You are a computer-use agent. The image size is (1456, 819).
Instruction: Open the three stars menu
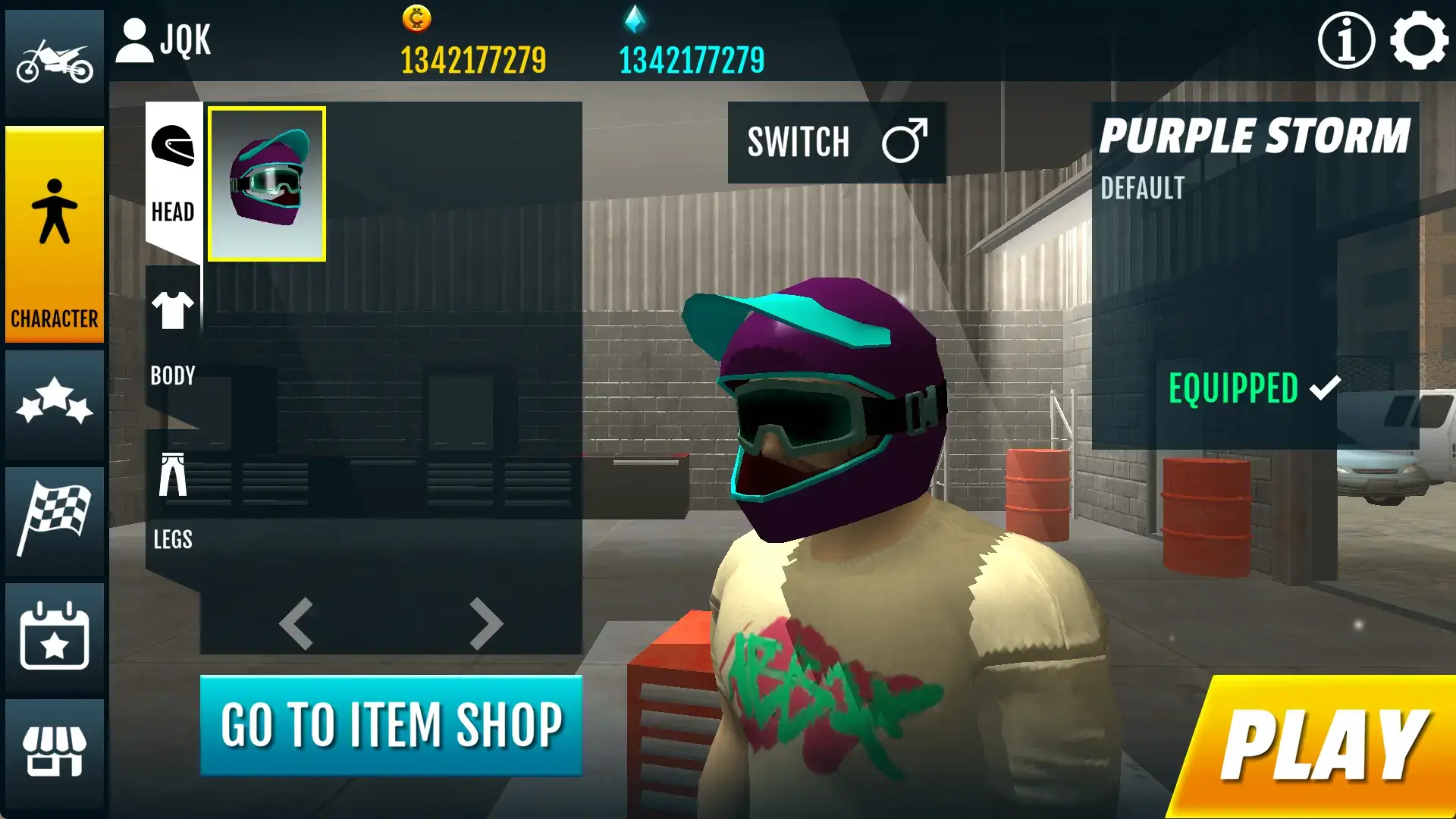tap(55, 402)
